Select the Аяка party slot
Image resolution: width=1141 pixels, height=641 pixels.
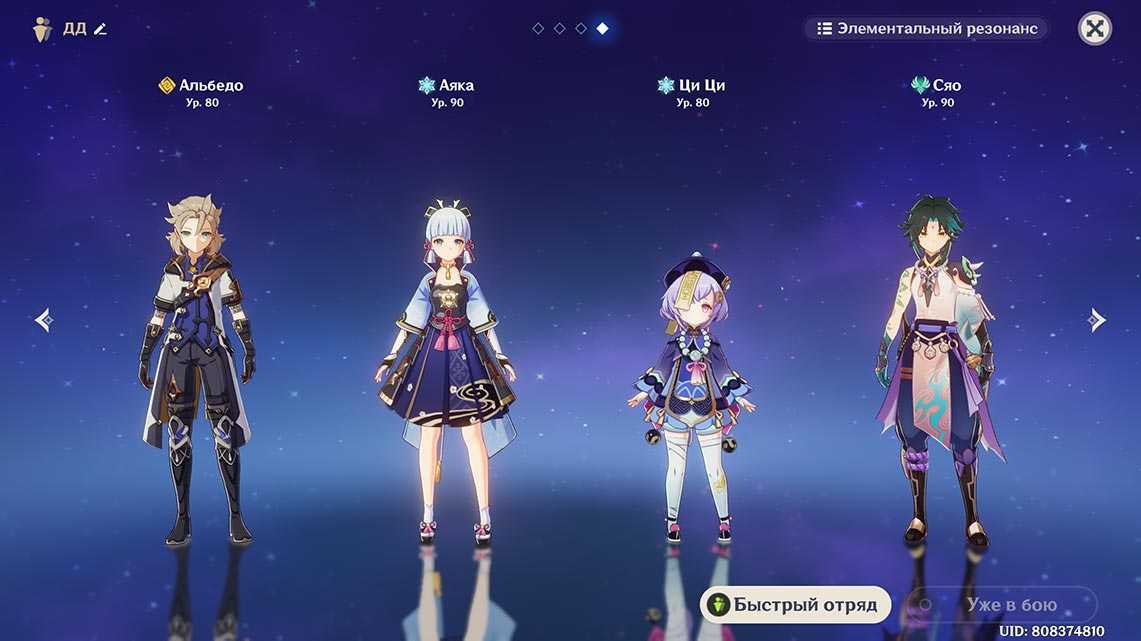(x=447, y=370)
